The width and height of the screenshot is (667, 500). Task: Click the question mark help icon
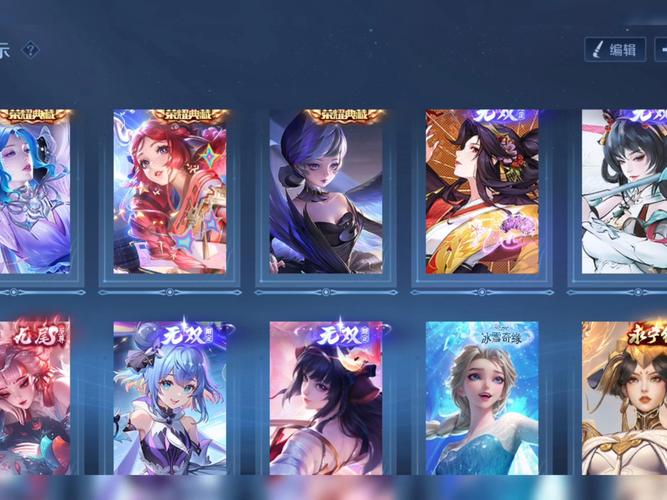pyautogui.click(x=31, y=49)
